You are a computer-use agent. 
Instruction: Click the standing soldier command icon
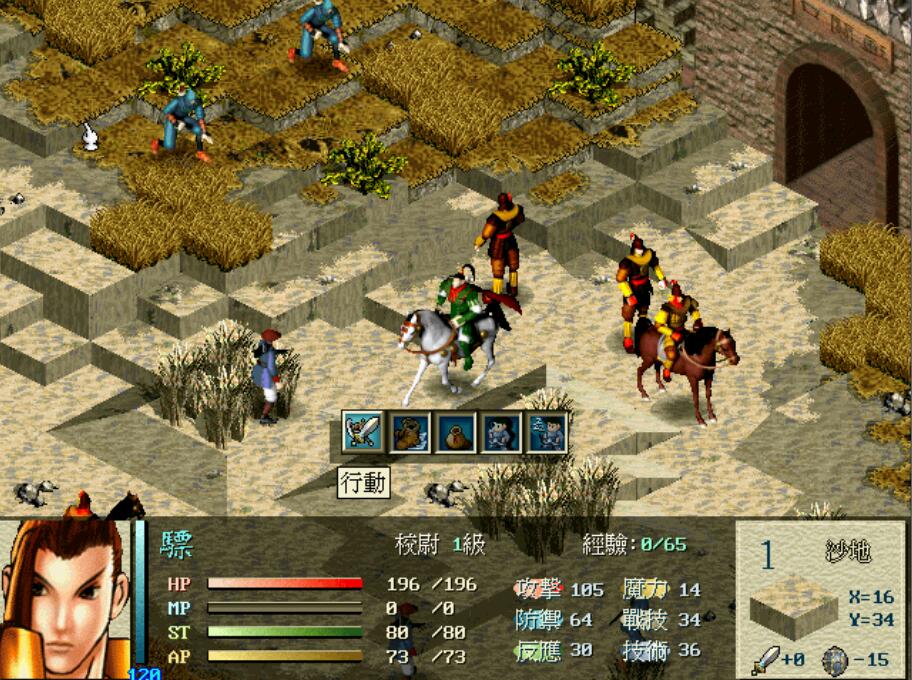point(500,432)
